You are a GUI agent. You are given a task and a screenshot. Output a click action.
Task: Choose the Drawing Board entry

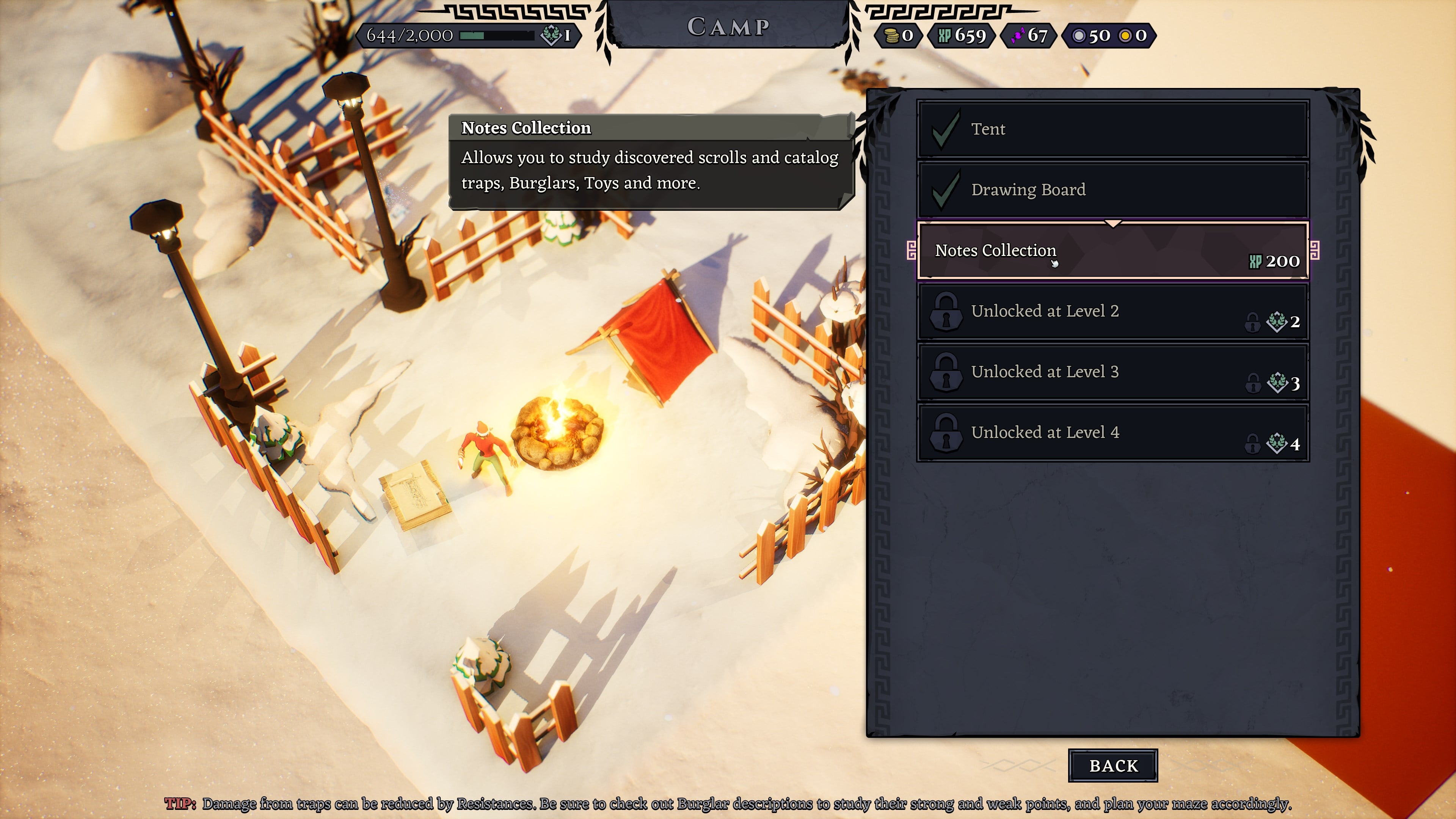[x=1112, y=189]
